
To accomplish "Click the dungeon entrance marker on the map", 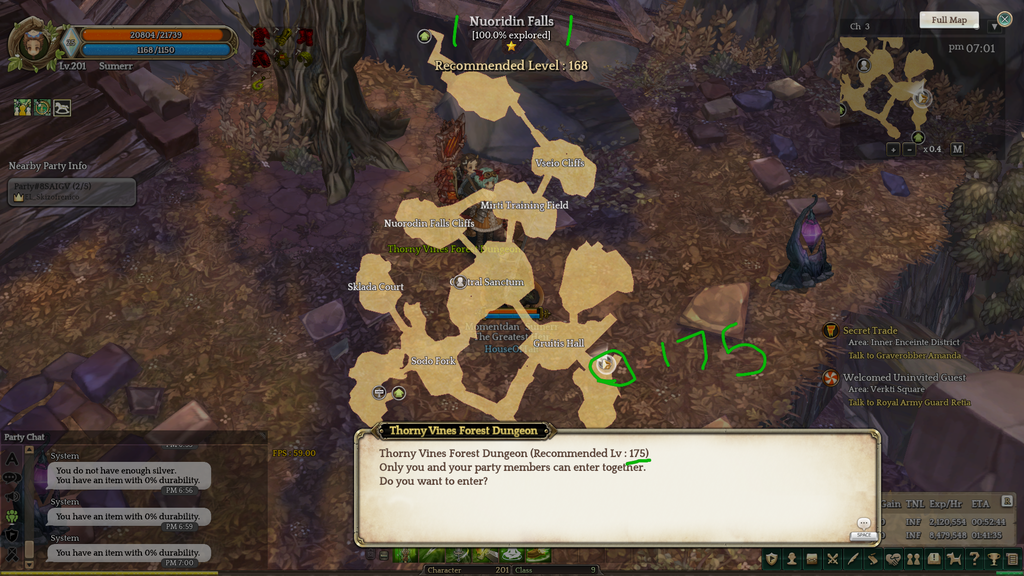I will click(606, 366).
